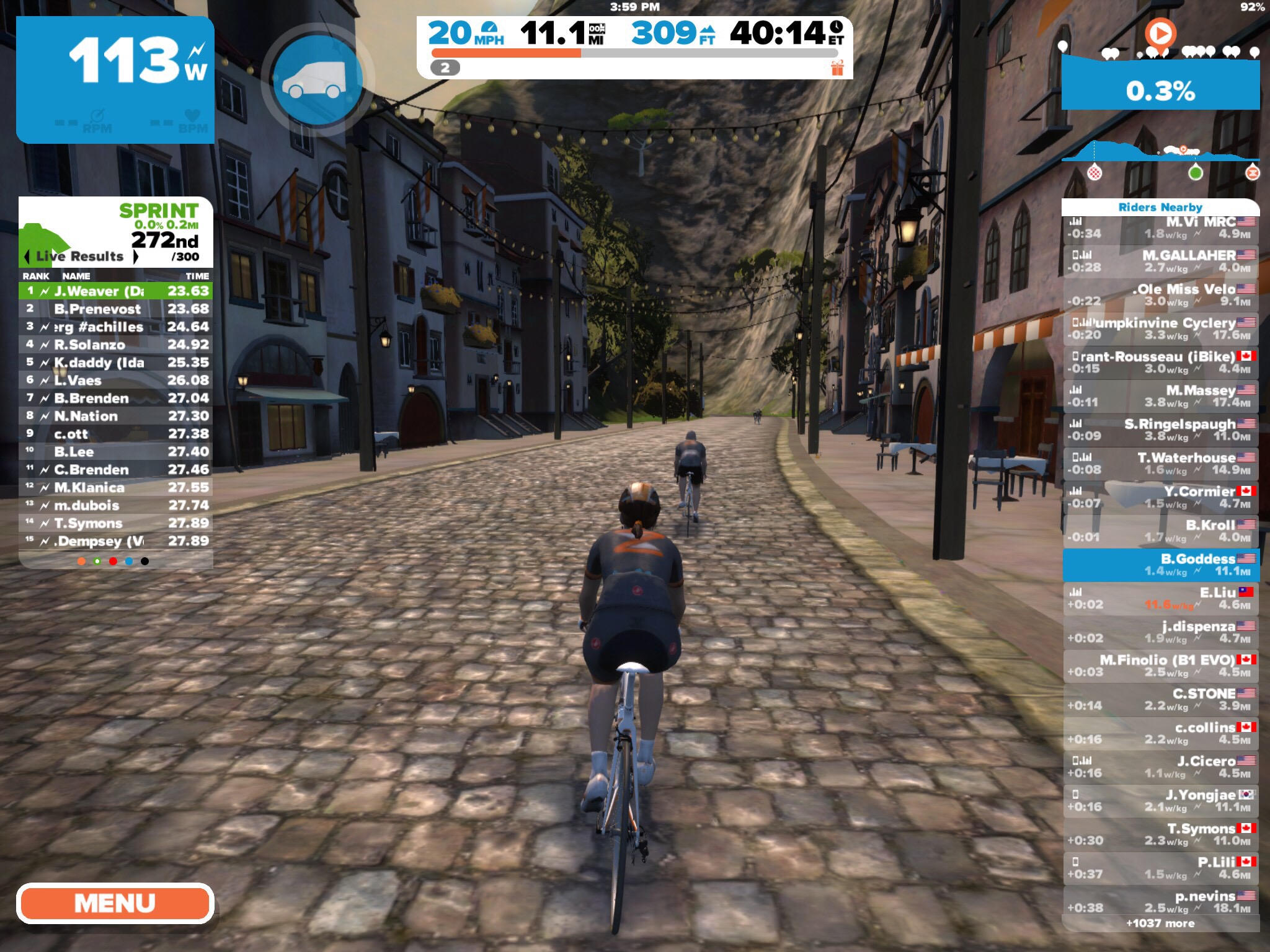This screenshot has height=952, width=1270.
Task: Select the B.Goddess highlighted rider row
Action: coord(1160,565)
